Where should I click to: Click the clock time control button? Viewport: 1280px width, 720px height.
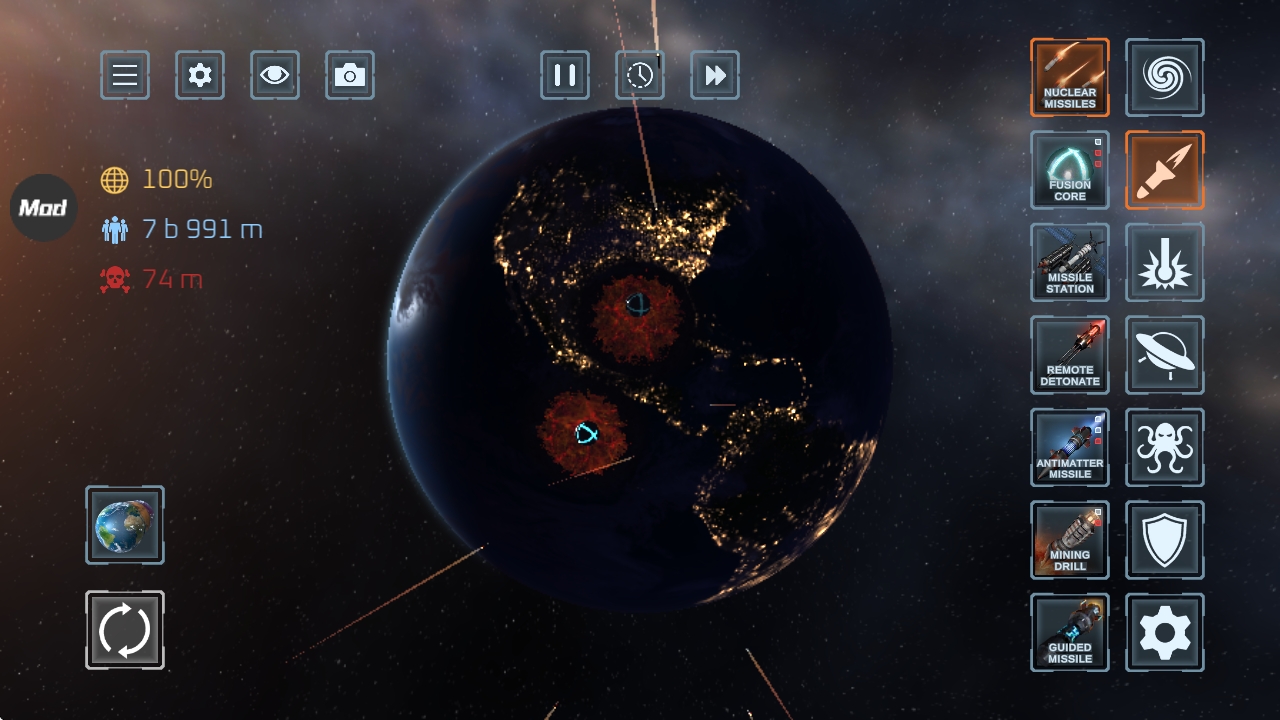click(640, 75)
